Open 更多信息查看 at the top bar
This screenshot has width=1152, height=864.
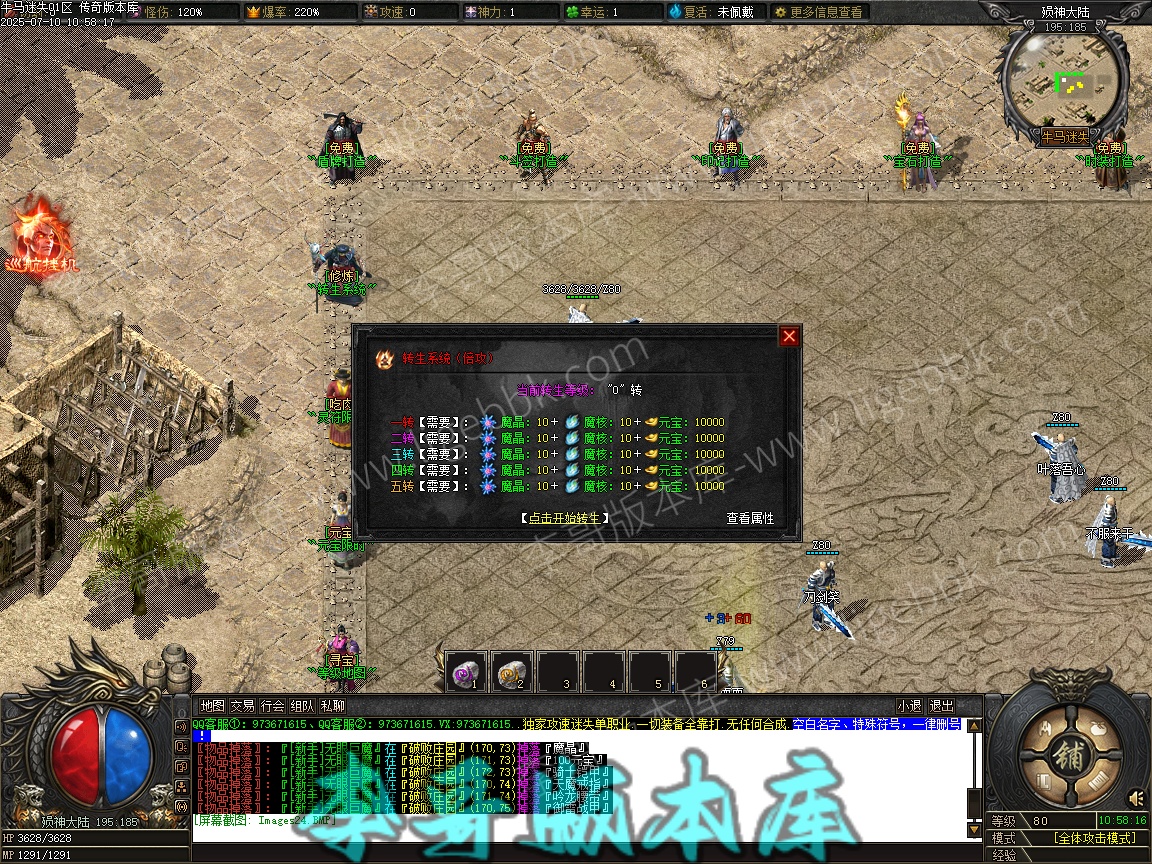(818, 12)
